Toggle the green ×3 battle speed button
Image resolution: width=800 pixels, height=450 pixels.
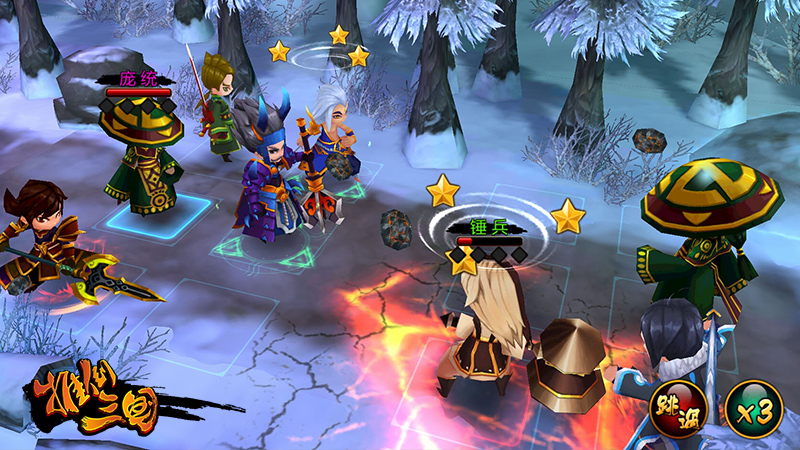coord(754,408)
